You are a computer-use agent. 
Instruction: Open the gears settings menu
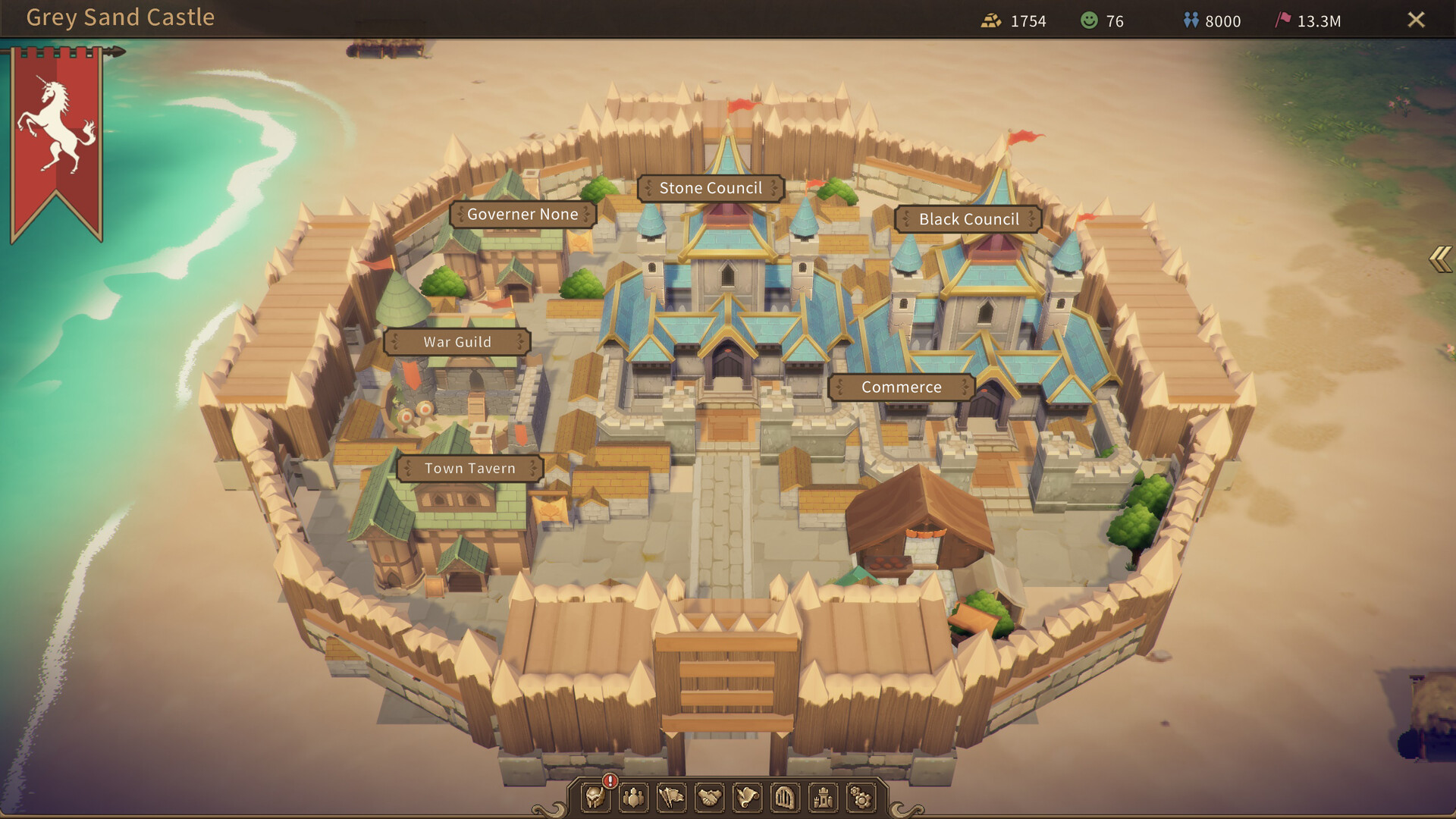(862, 798)
